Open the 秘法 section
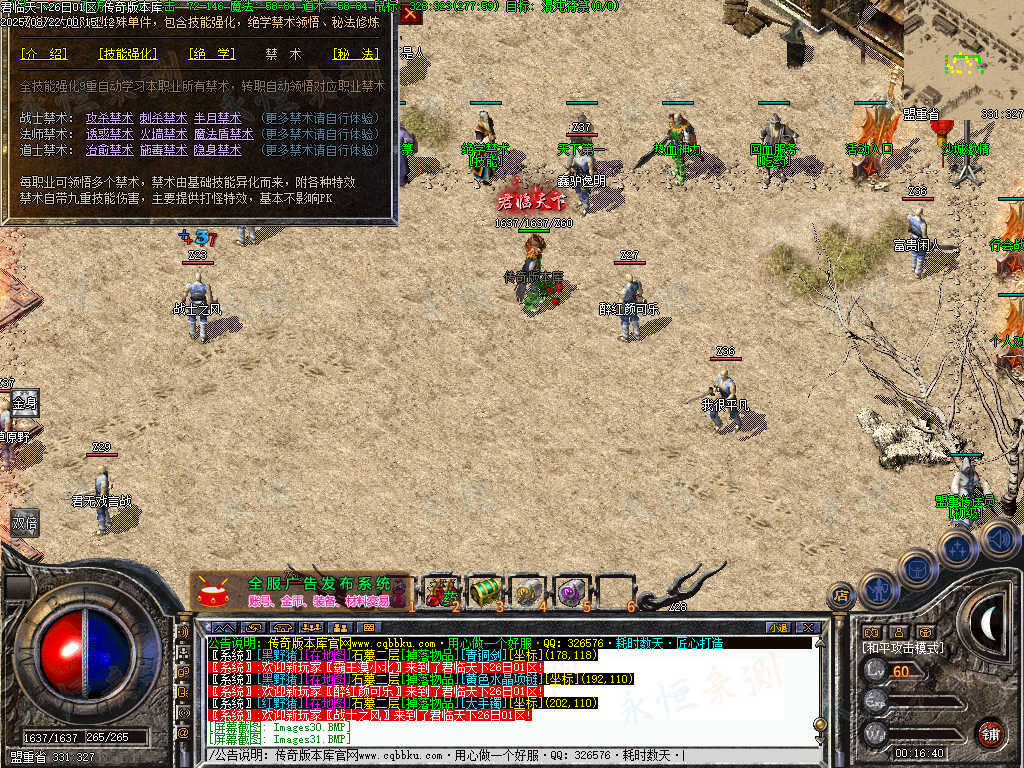The height and width of the screenshot is (768, 1024). point(356,54)
